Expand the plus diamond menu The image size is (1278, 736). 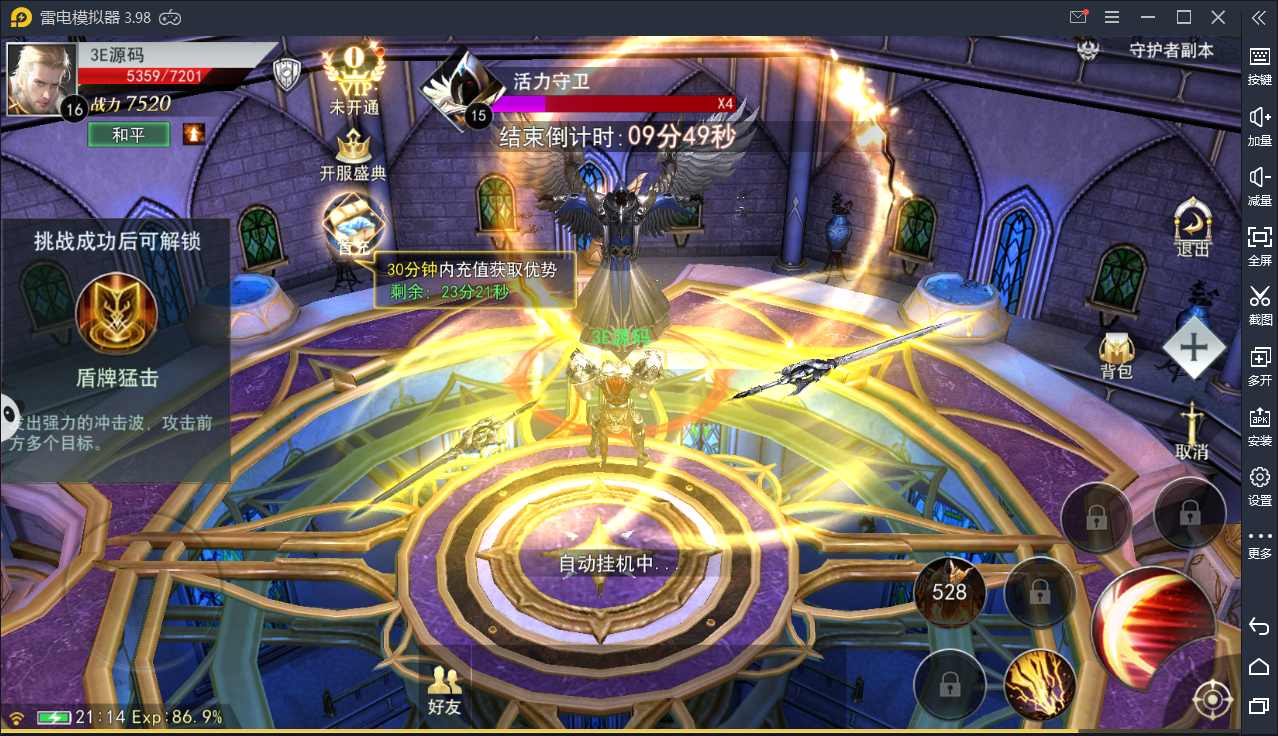(1194, 348)
